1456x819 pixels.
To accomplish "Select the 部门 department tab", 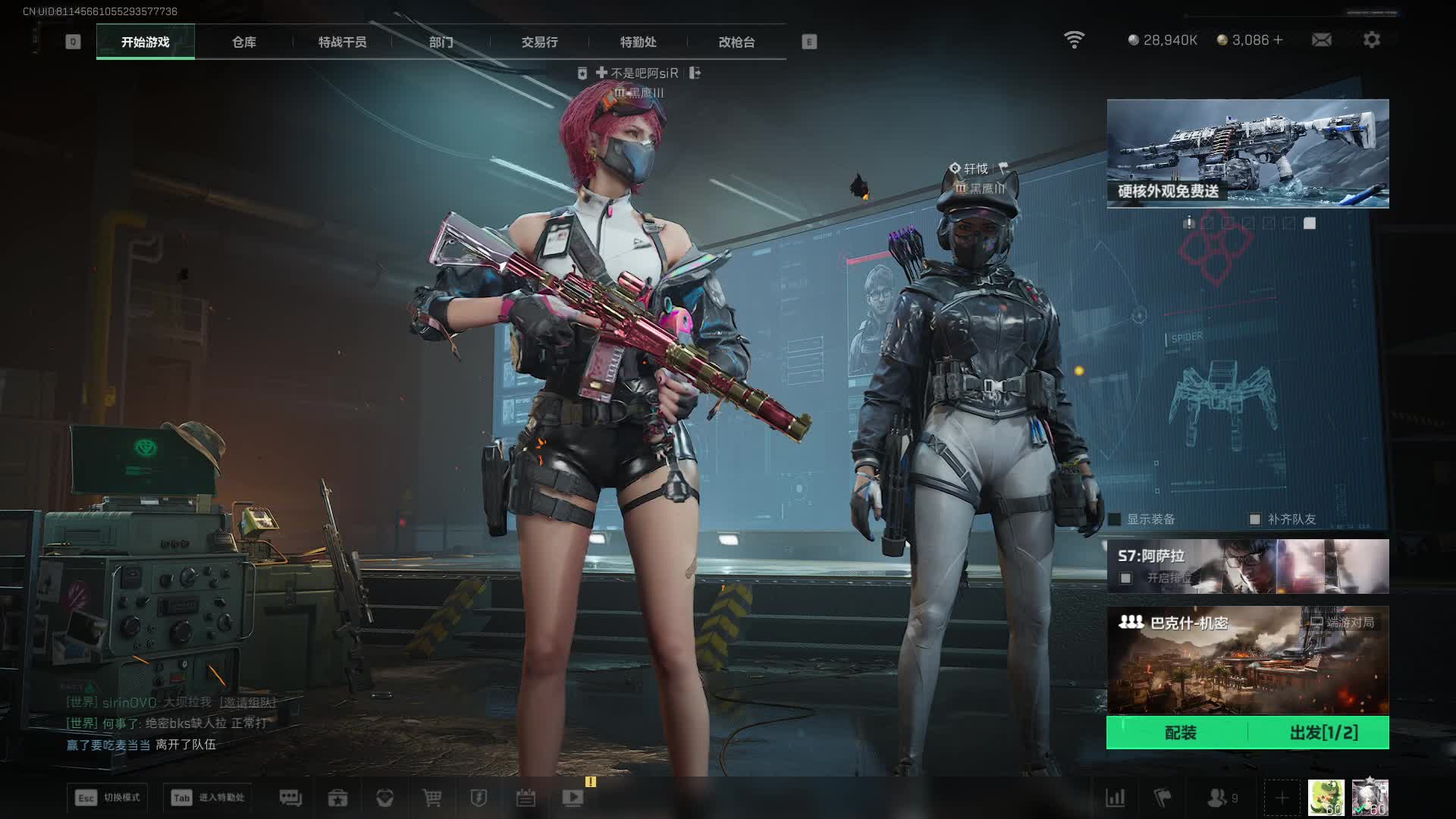I will click(441, 42).
